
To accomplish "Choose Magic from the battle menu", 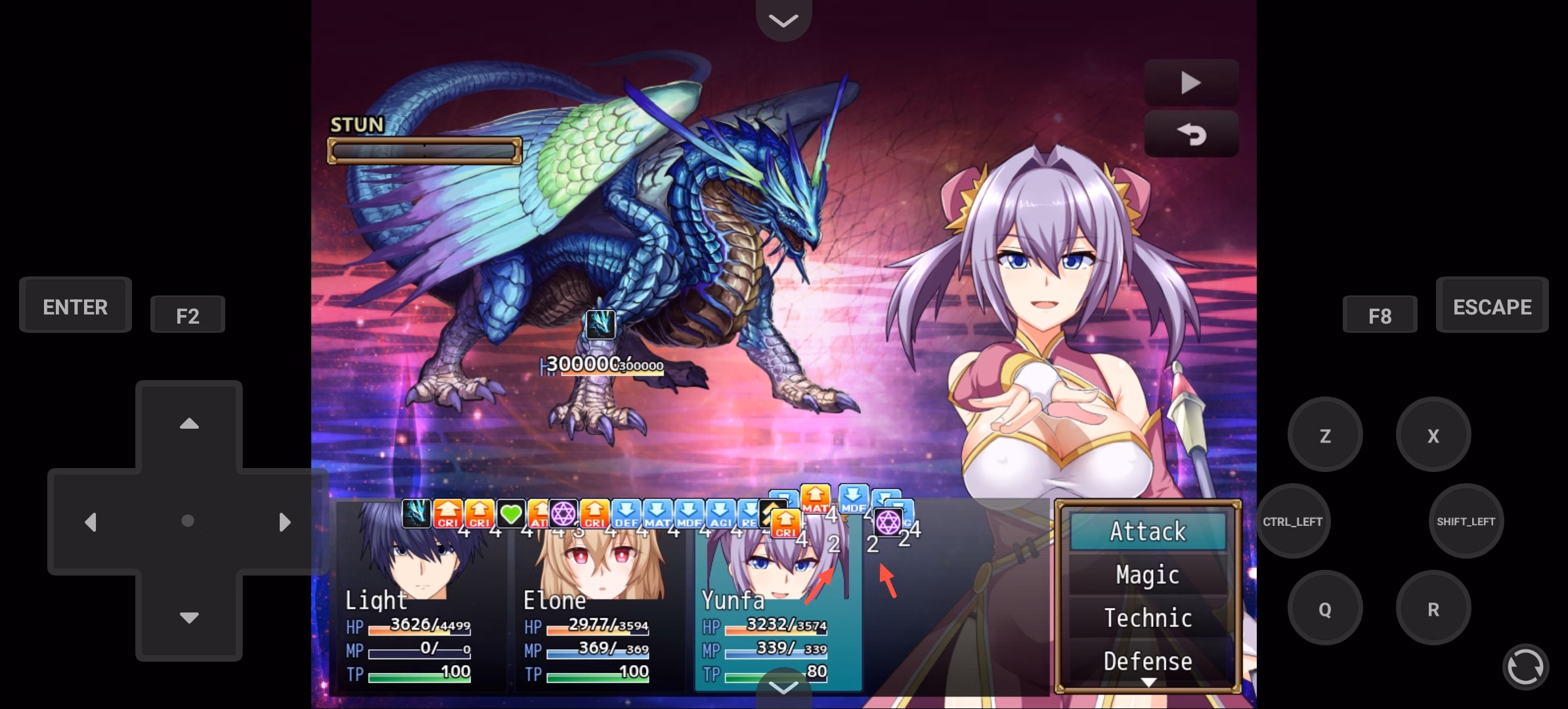I will [1148, 574].
